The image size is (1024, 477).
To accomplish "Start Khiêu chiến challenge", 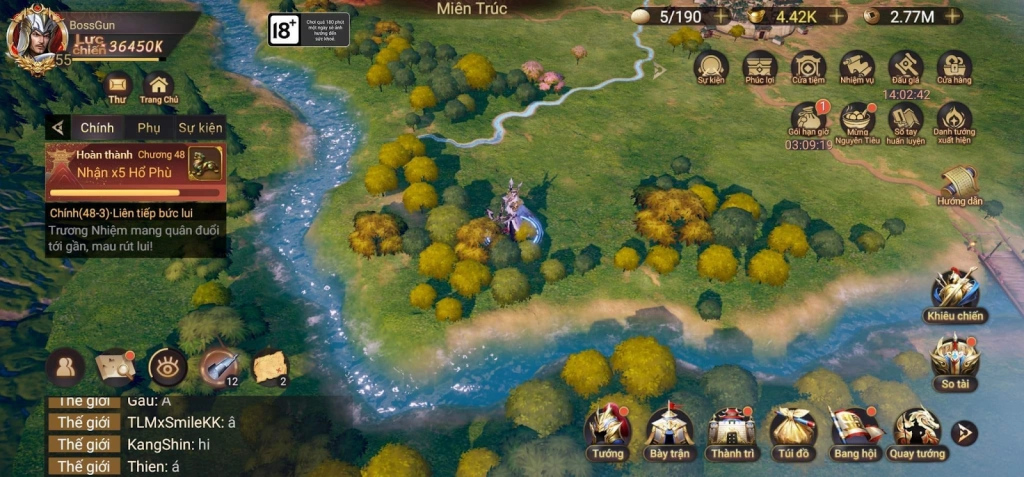I will 955,291.
